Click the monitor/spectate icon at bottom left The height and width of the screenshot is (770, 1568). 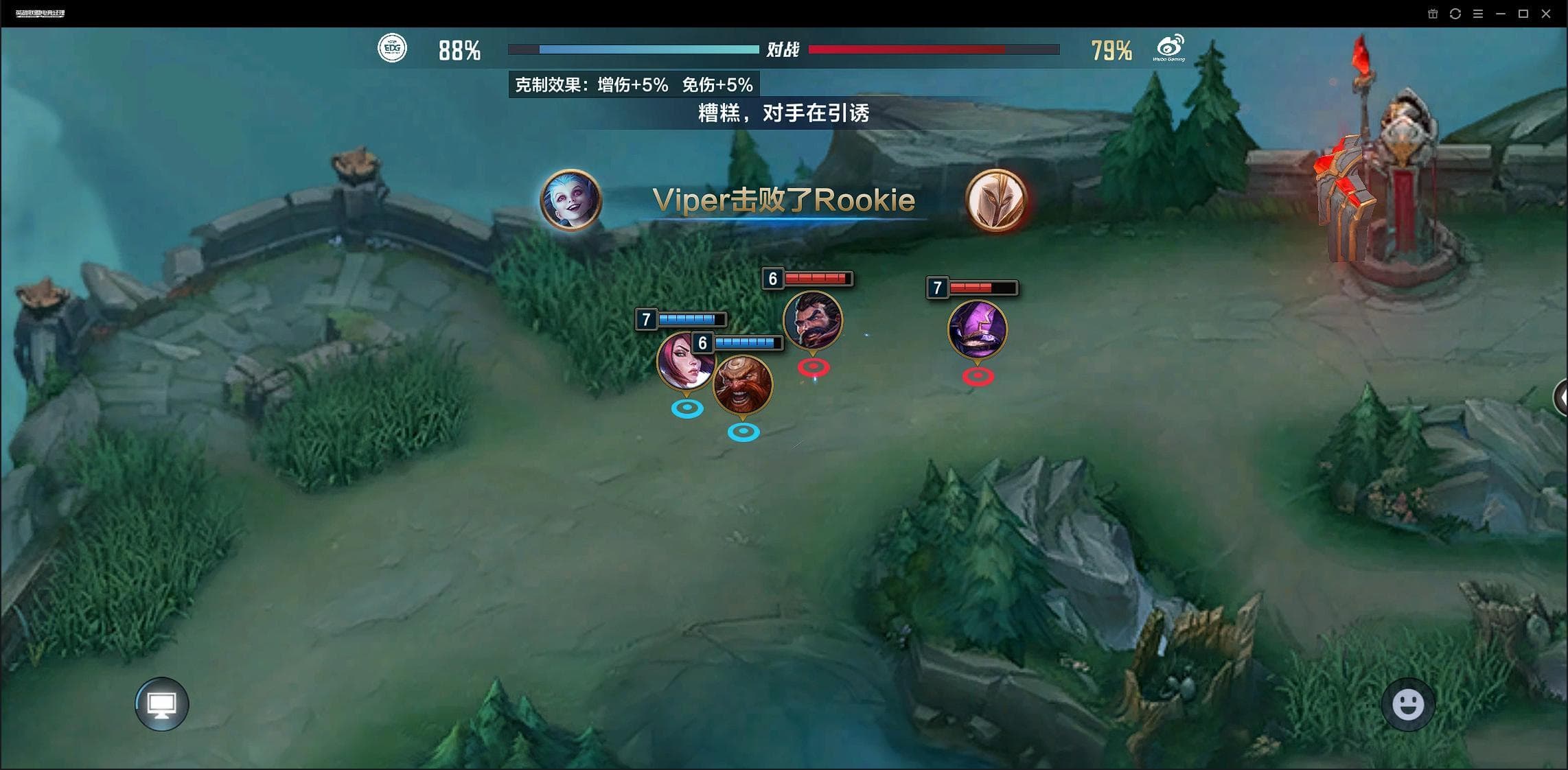(x=161, y=703)
